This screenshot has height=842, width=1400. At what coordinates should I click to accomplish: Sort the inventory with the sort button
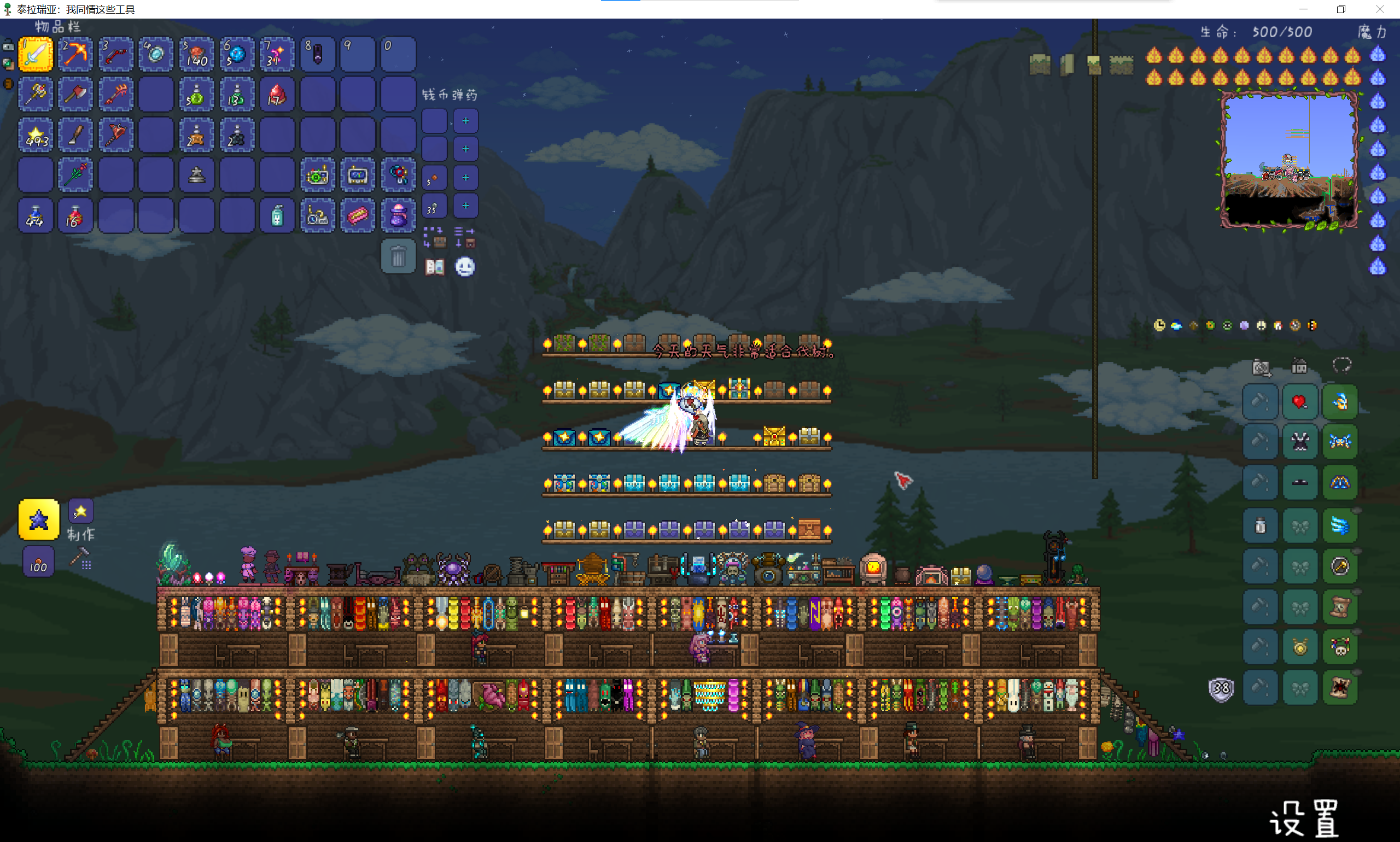[x=465, y=237]
